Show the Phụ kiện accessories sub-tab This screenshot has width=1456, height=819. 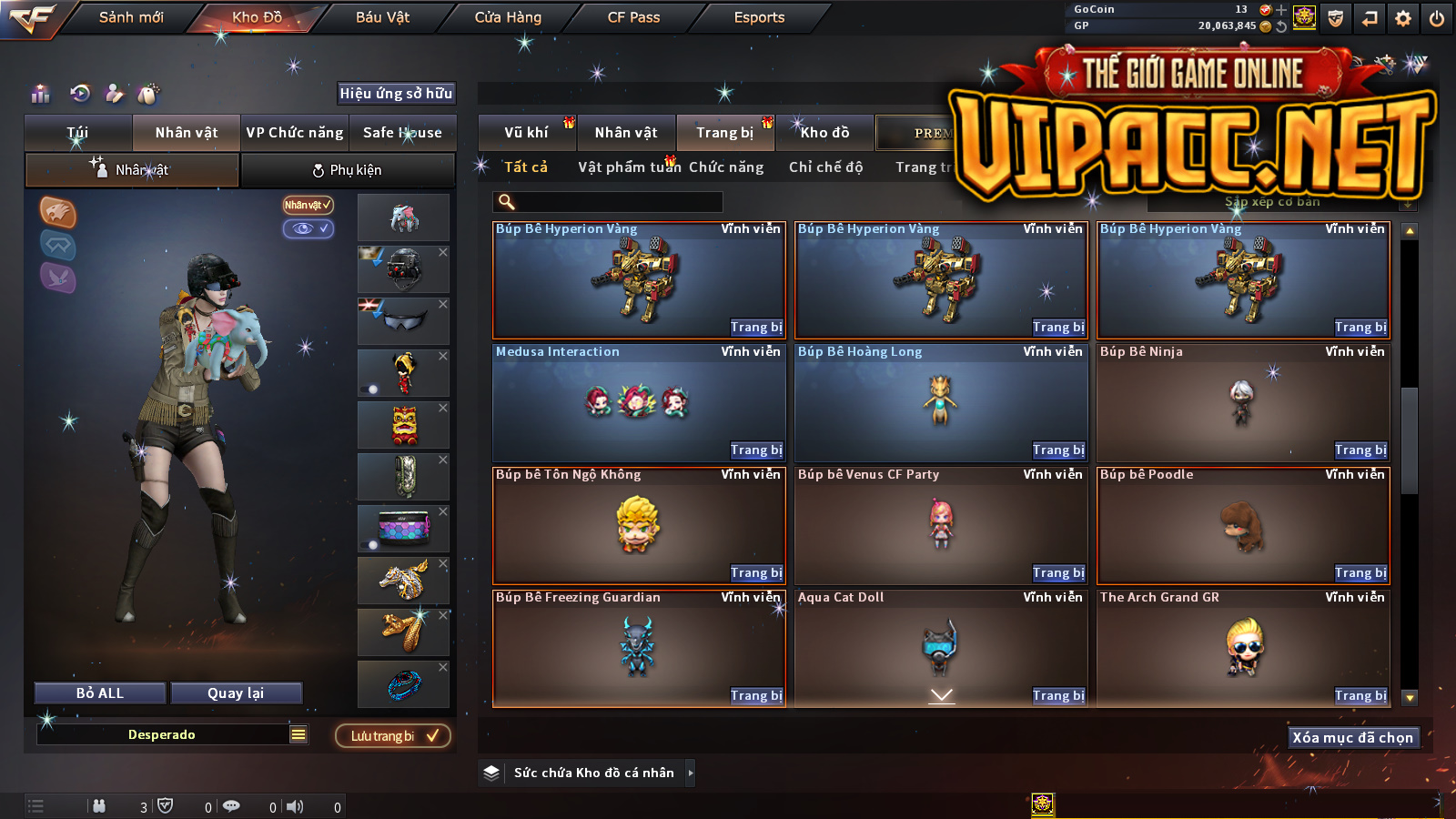point(348,170)
